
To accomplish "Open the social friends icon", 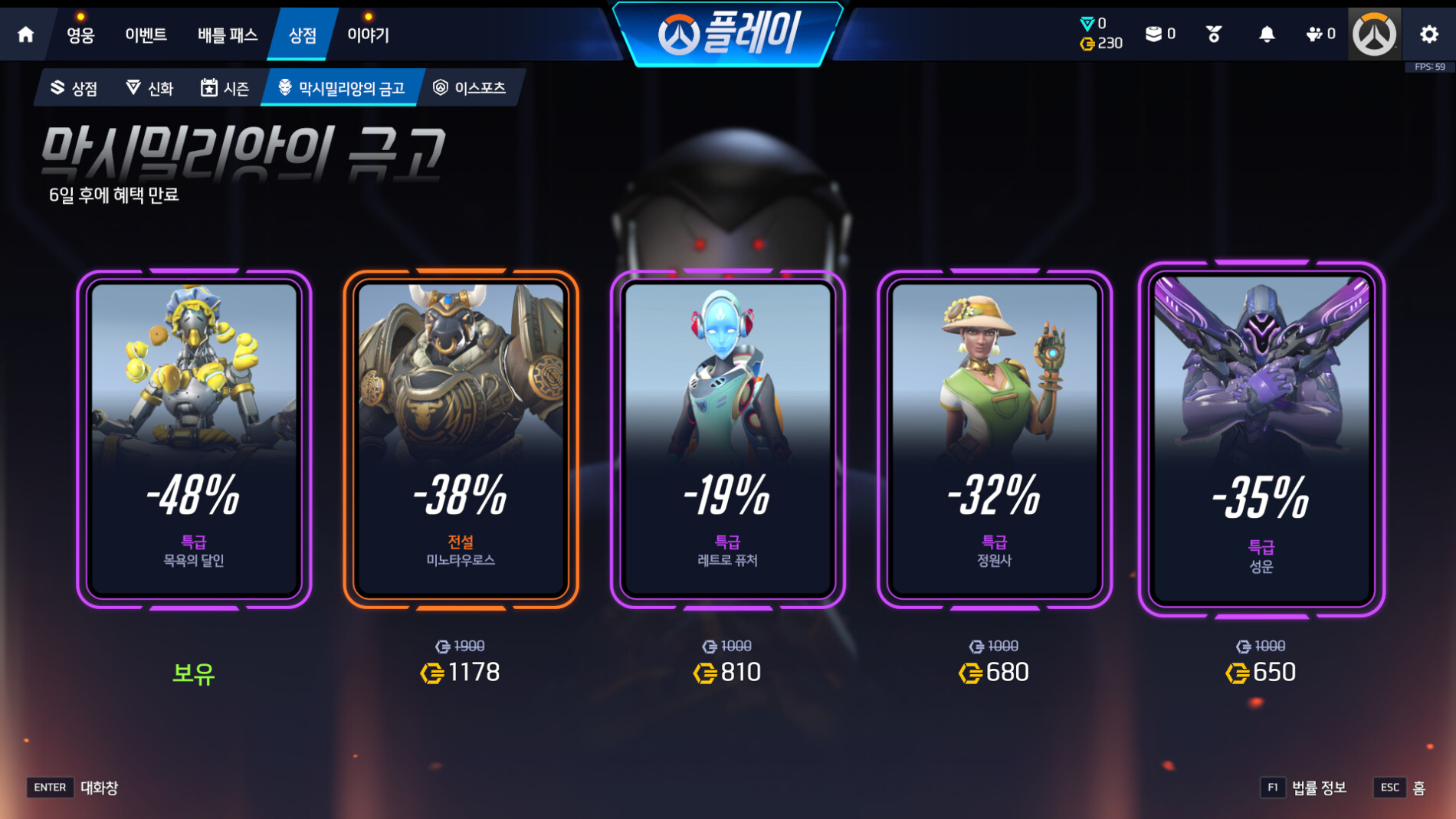I will [x=1320, y=34].
